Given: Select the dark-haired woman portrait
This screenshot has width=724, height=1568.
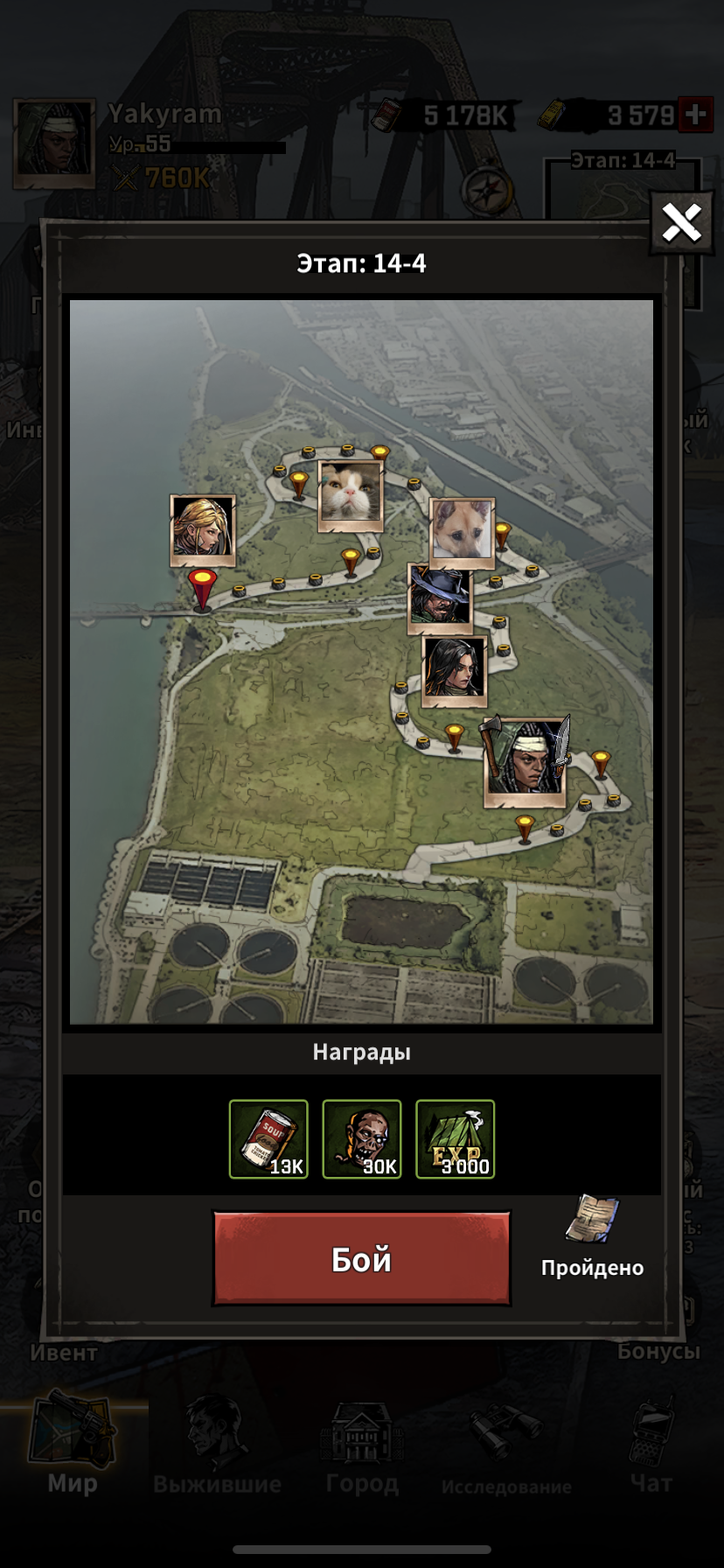Looking at the screenshot, I should point(454,670).
